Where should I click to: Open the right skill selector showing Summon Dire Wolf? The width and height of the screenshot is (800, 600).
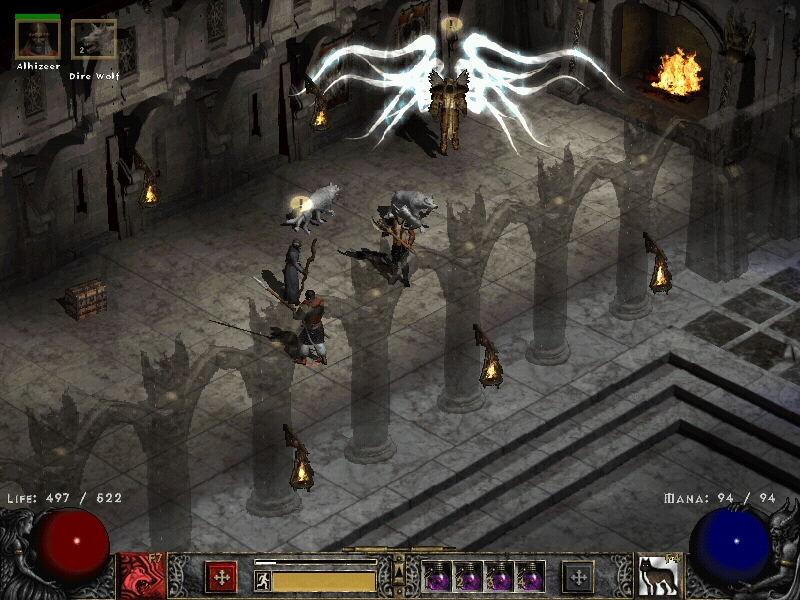click(x=658, y=576)
